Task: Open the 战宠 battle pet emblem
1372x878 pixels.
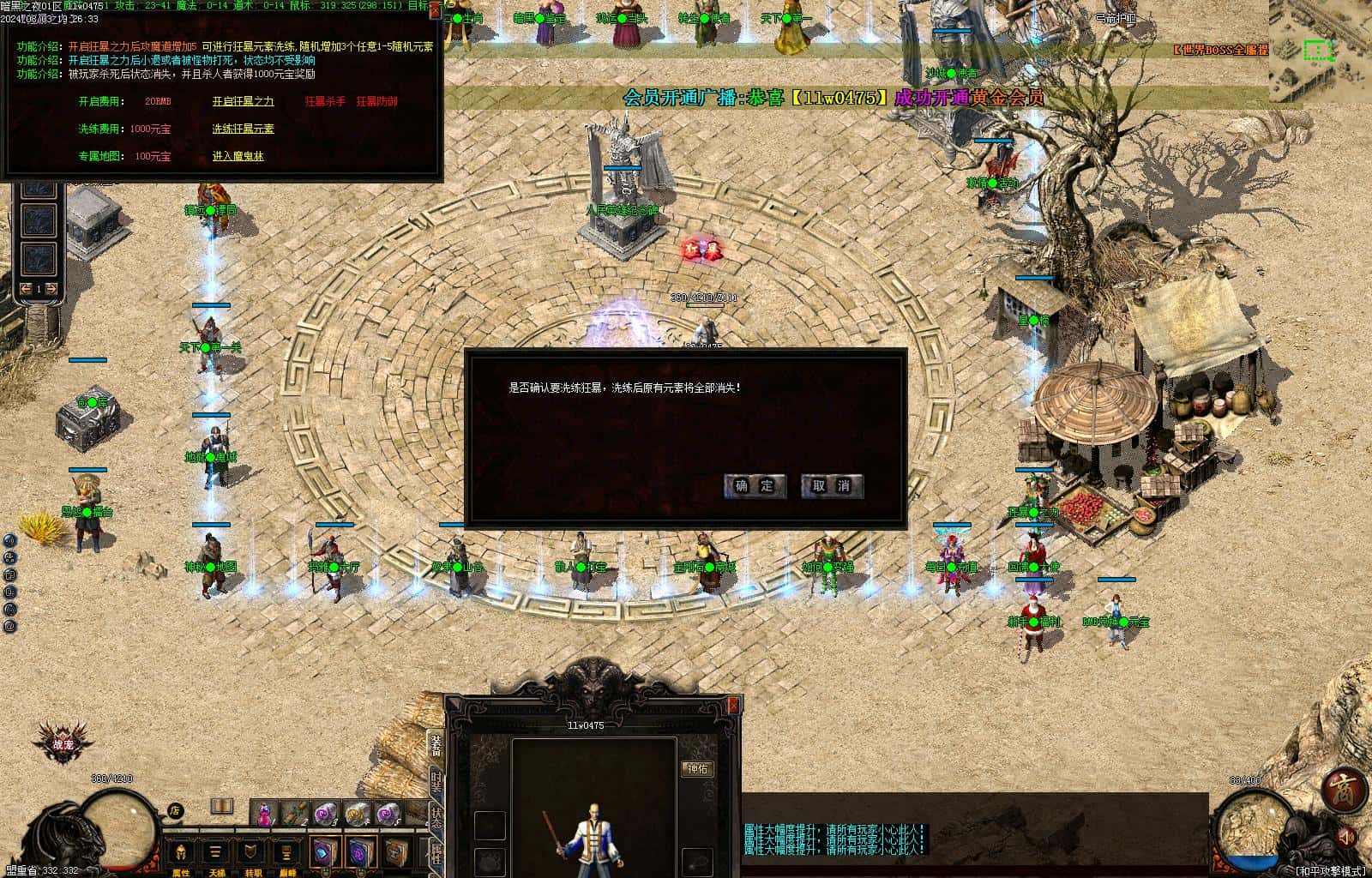Action: click(63, 743)
